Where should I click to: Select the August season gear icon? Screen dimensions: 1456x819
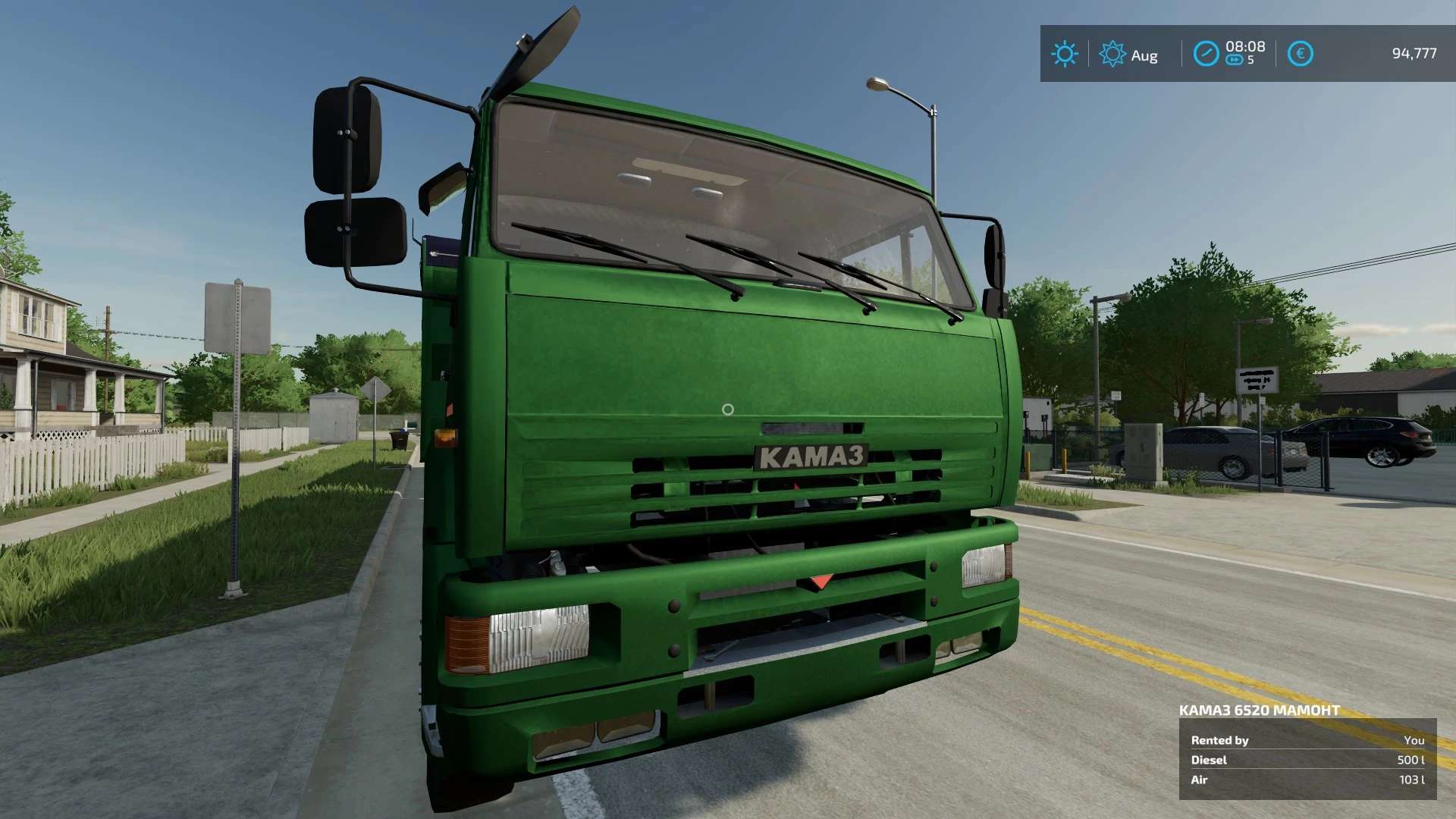pyautogui.click(x=1112, y=54)
